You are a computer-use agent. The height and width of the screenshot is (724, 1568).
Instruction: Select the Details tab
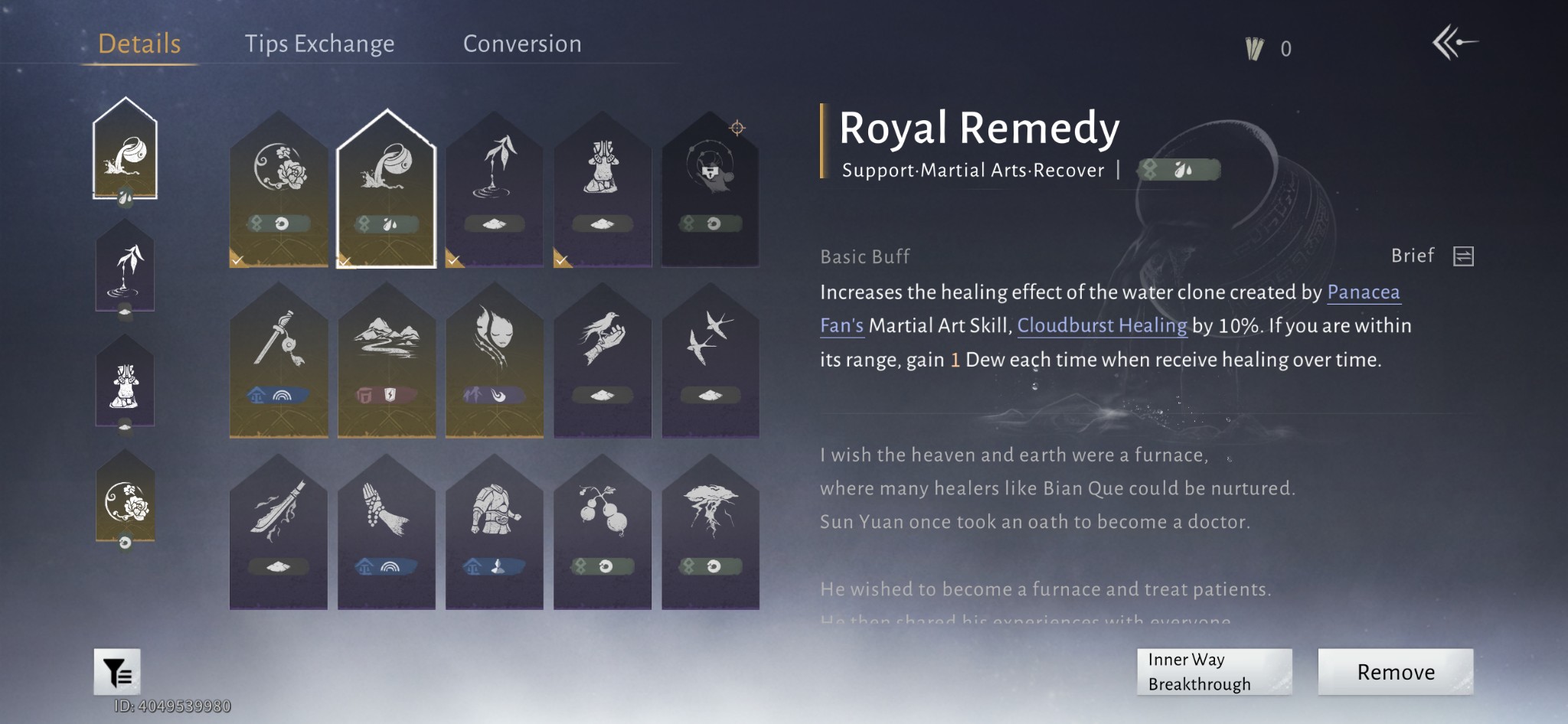[x=139, y=44]
